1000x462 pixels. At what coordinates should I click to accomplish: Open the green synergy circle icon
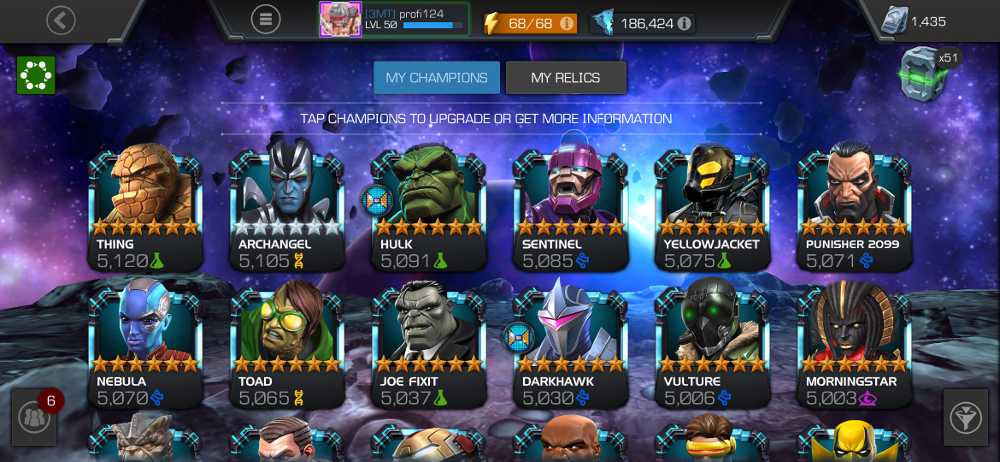(36, 75)
